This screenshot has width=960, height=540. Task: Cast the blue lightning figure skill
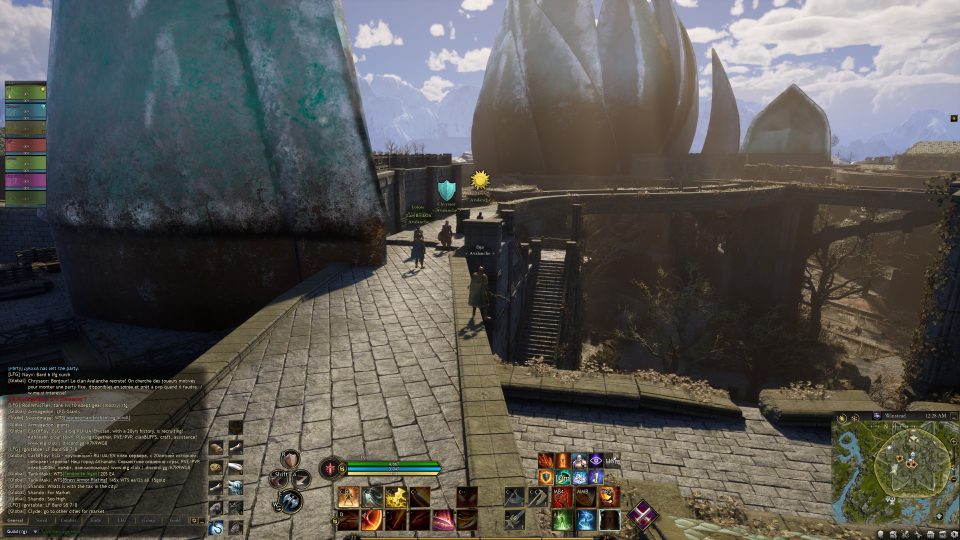(586, 519)
